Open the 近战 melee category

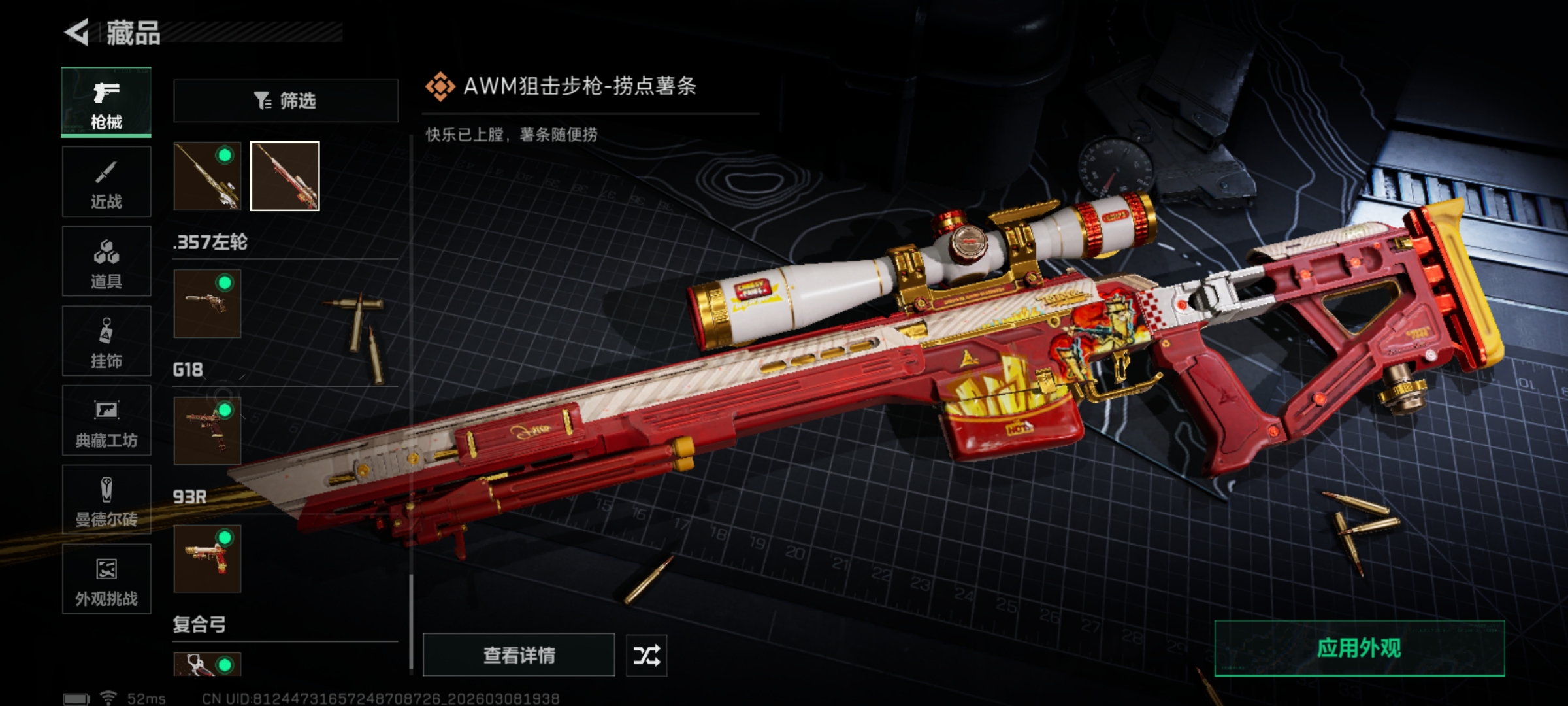[106, 182]
